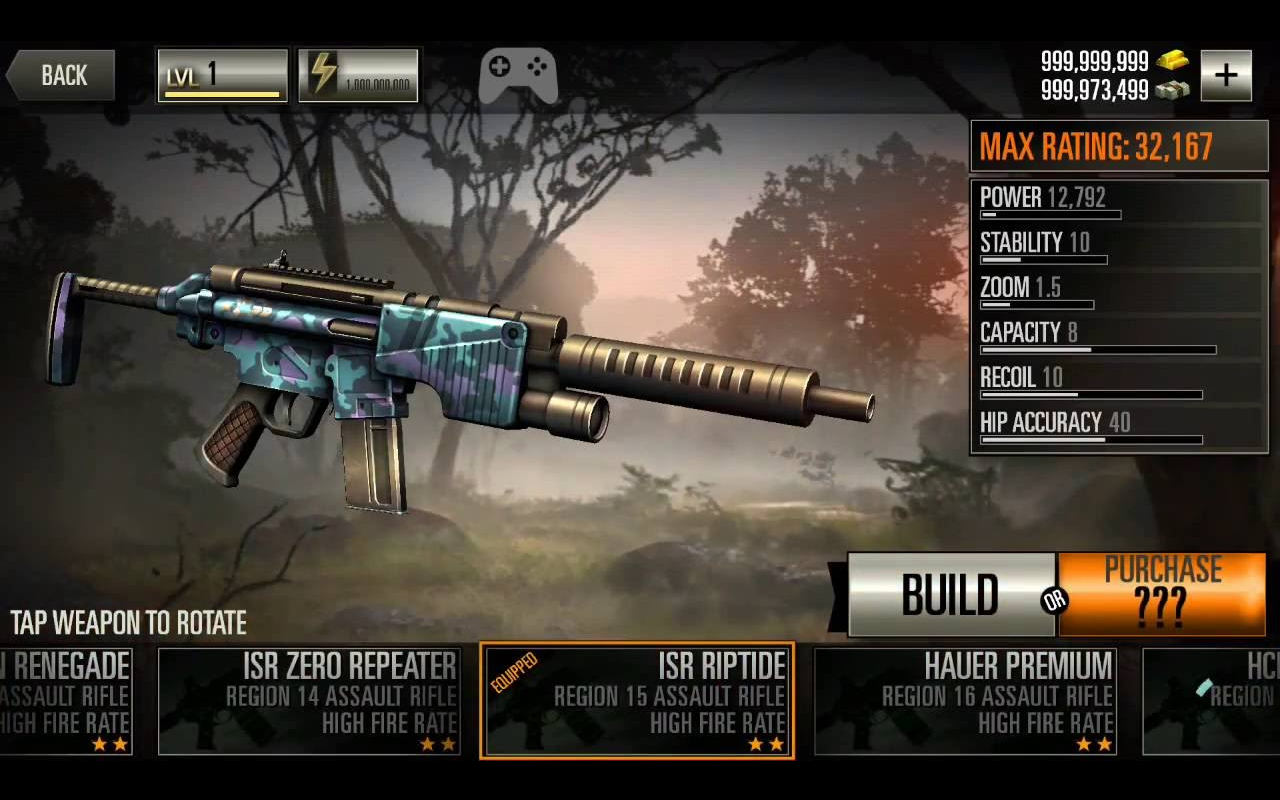Go back using the BACK button
Screen dimensions: 1280x800
(x=62, y=76)
